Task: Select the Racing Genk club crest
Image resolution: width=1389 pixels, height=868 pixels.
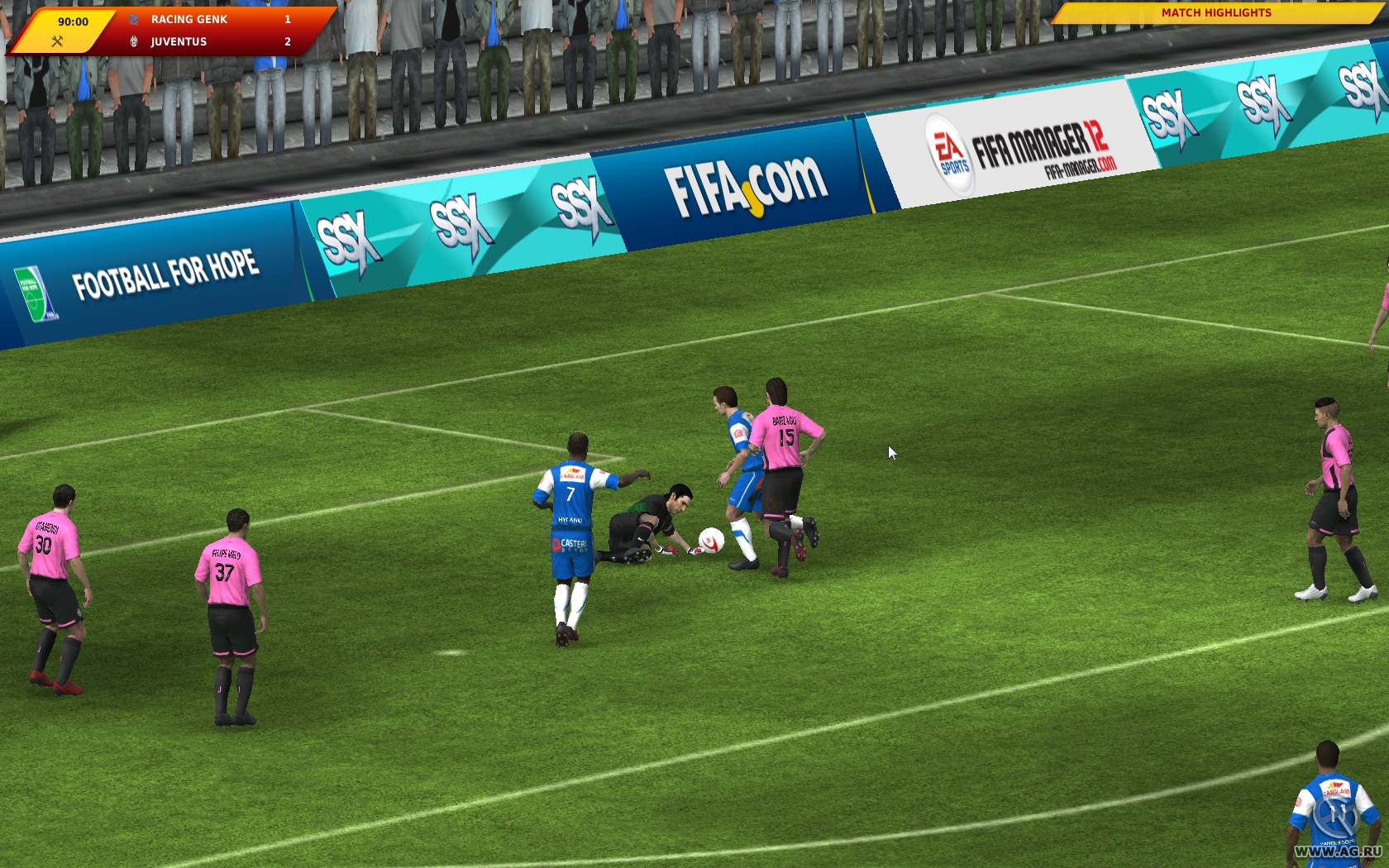Action: pos(132,19)
